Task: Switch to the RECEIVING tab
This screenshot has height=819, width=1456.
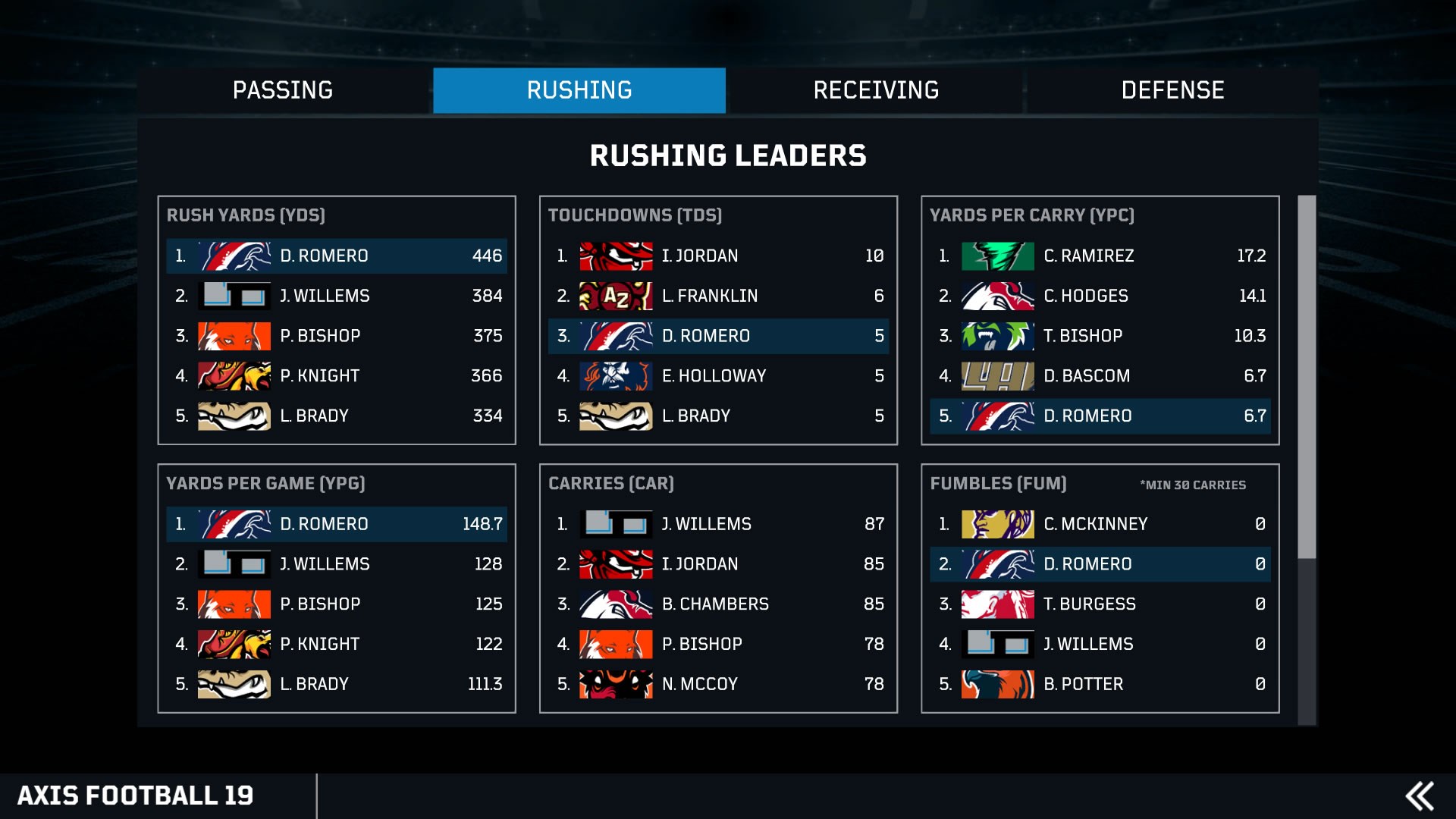Action: 876,90
